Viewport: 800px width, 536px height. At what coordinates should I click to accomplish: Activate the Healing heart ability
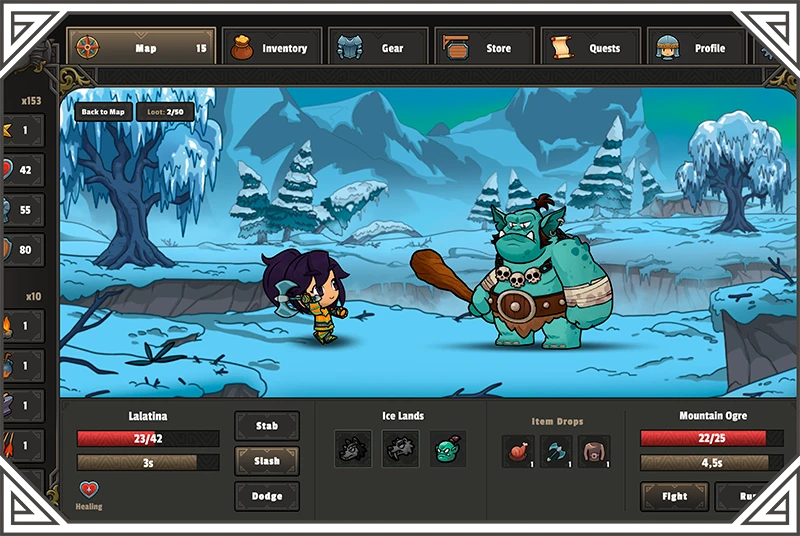coord(88,490)
